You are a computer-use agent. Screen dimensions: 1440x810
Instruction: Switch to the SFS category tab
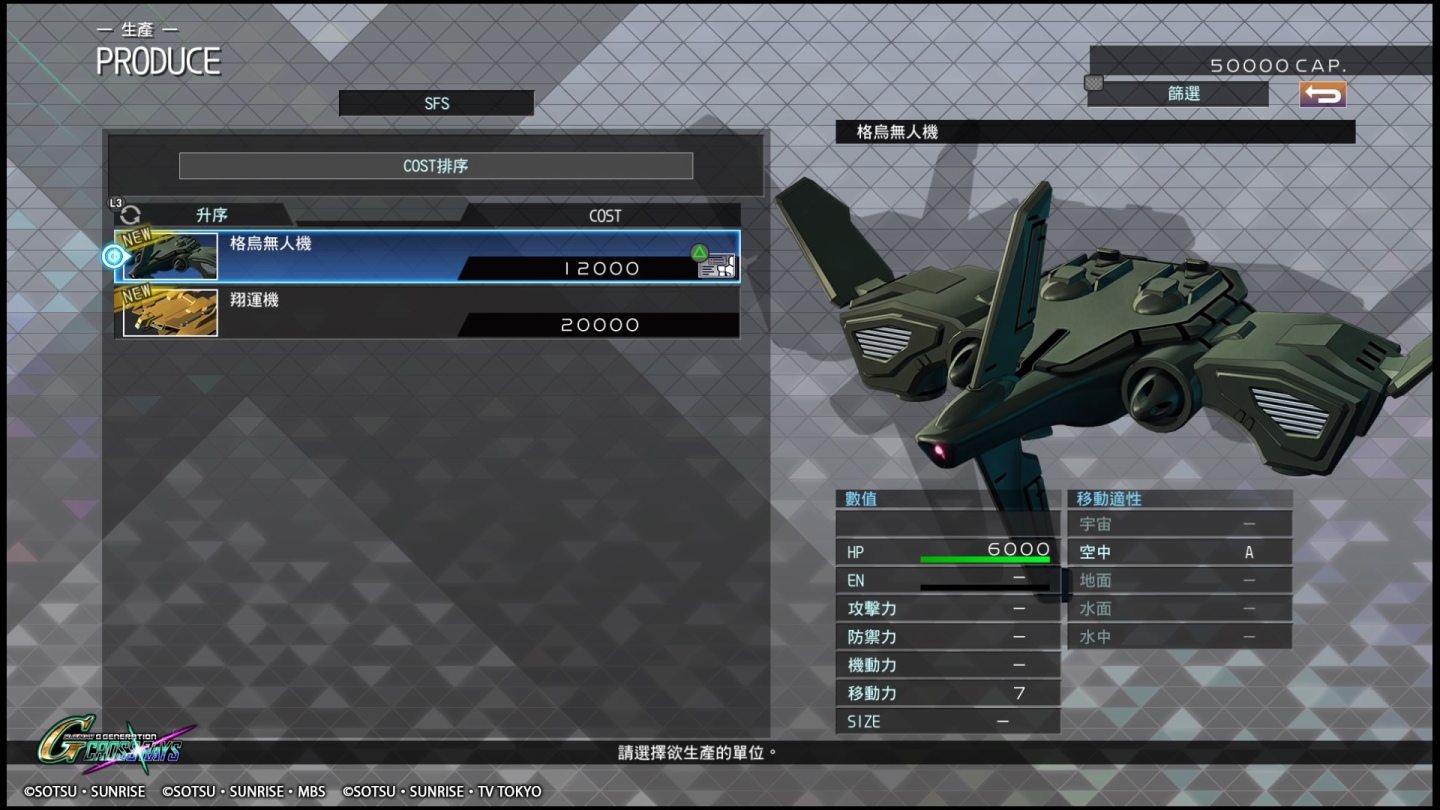(436, 102)
